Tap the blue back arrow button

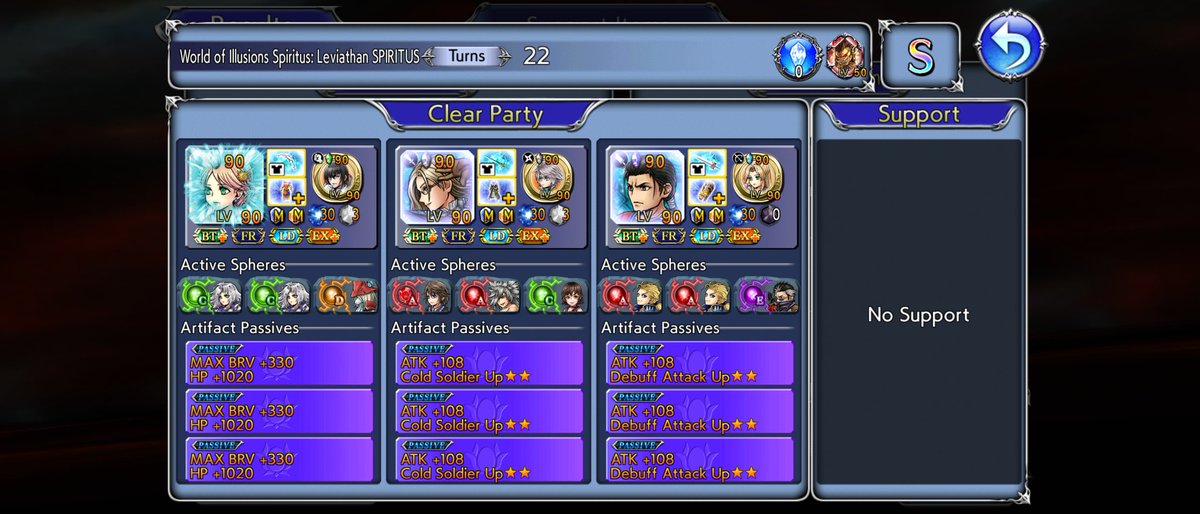1010,46
